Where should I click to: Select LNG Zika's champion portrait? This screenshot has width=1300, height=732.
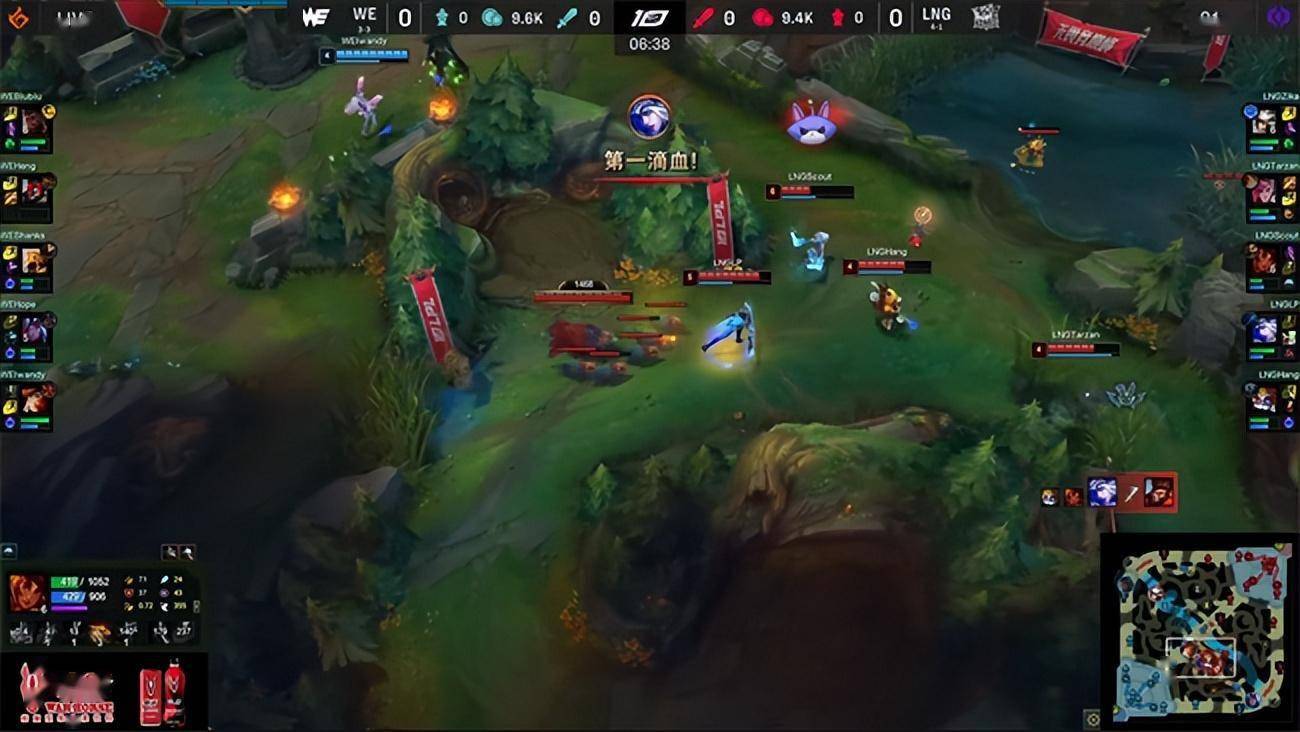coord(1265,123)
